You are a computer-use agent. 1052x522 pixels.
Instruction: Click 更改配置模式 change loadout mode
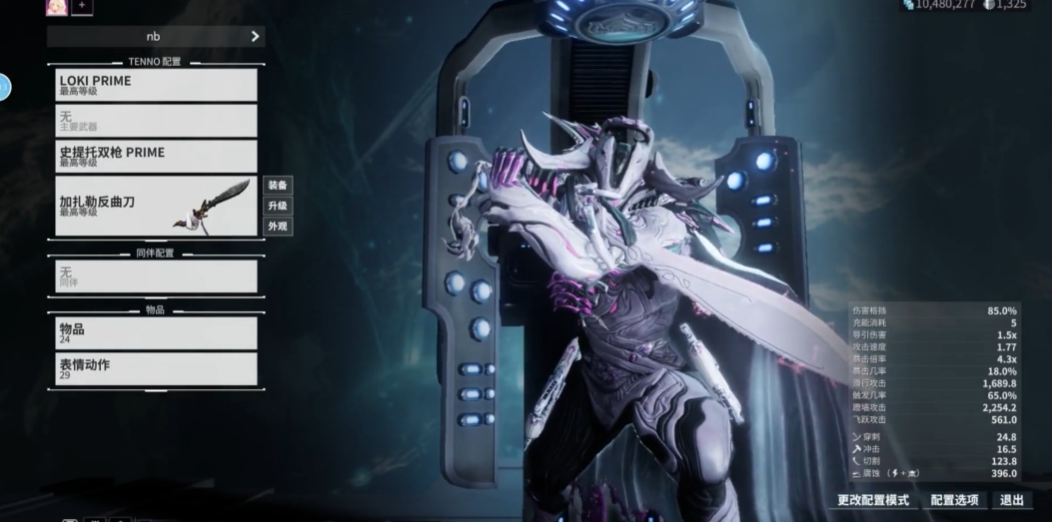coord(873,500)
